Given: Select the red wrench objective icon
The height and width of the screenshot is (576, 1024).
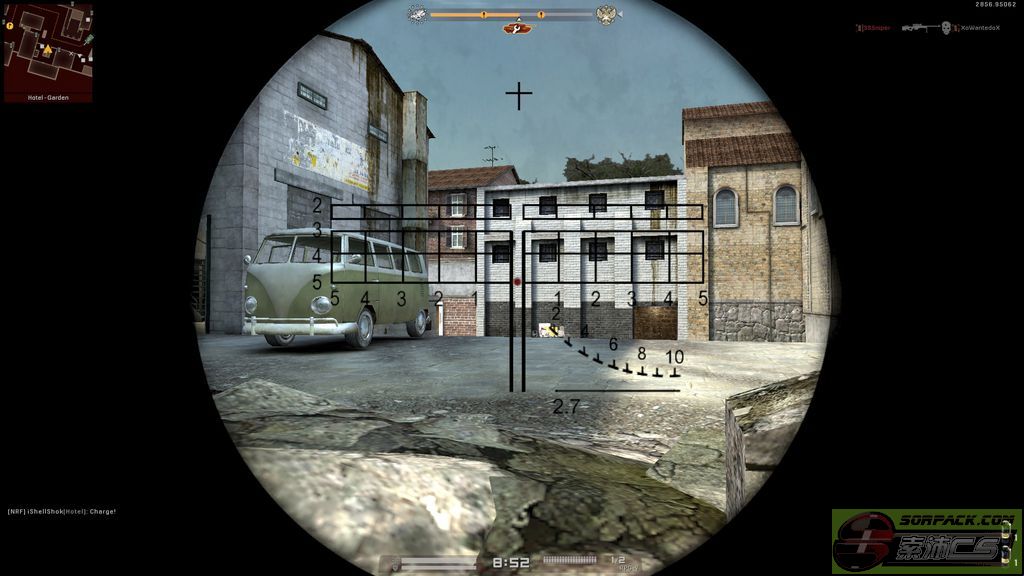Looking at the screenshot, I should [517, 28].
